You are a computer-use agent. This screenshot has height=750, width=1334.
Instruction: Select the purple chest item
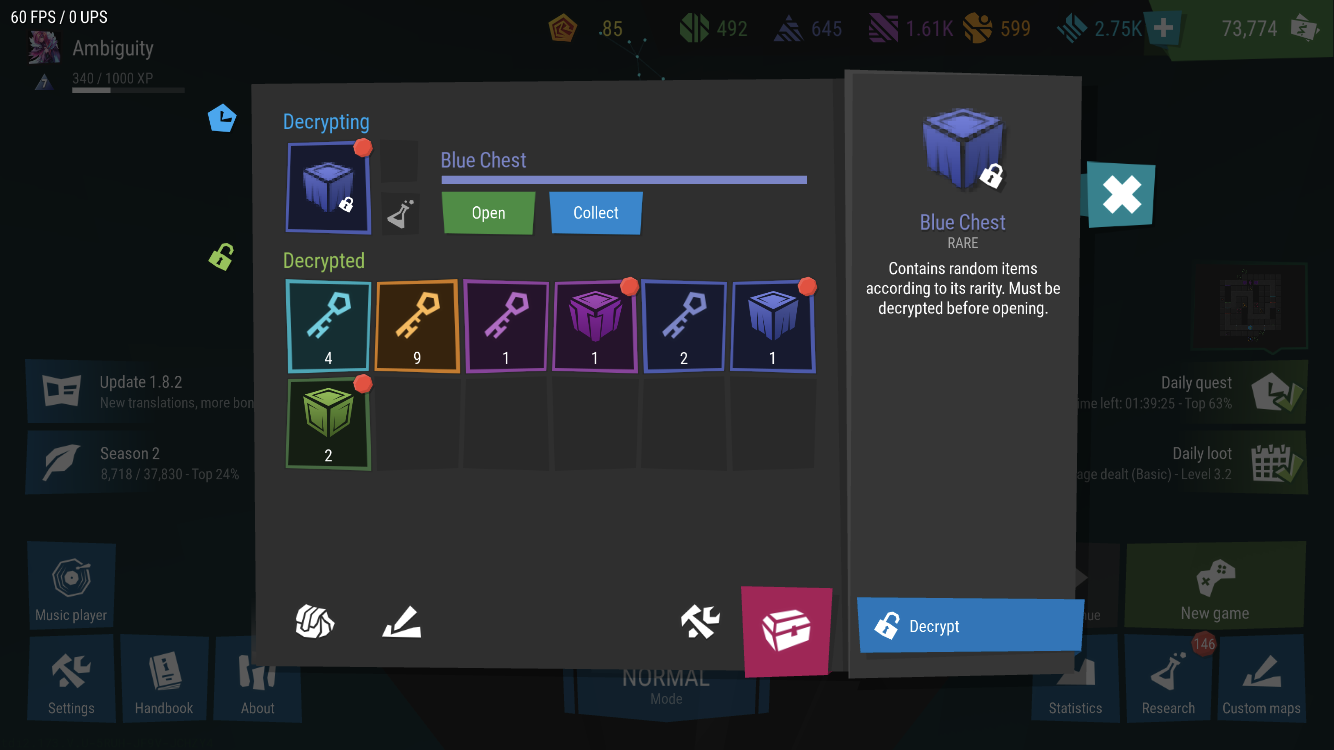coord(595,326)
